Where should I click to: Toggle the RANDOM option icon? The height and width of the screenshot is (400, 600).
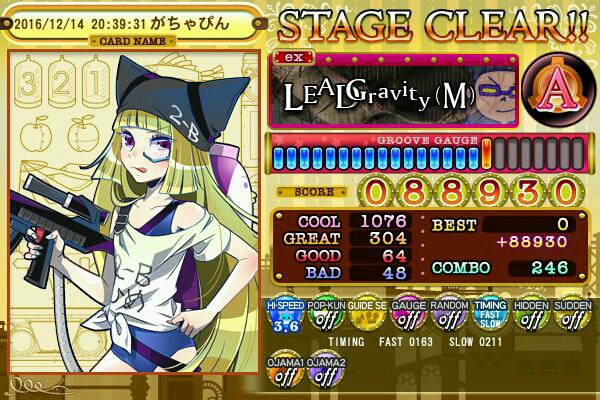[x=448, y=317]
